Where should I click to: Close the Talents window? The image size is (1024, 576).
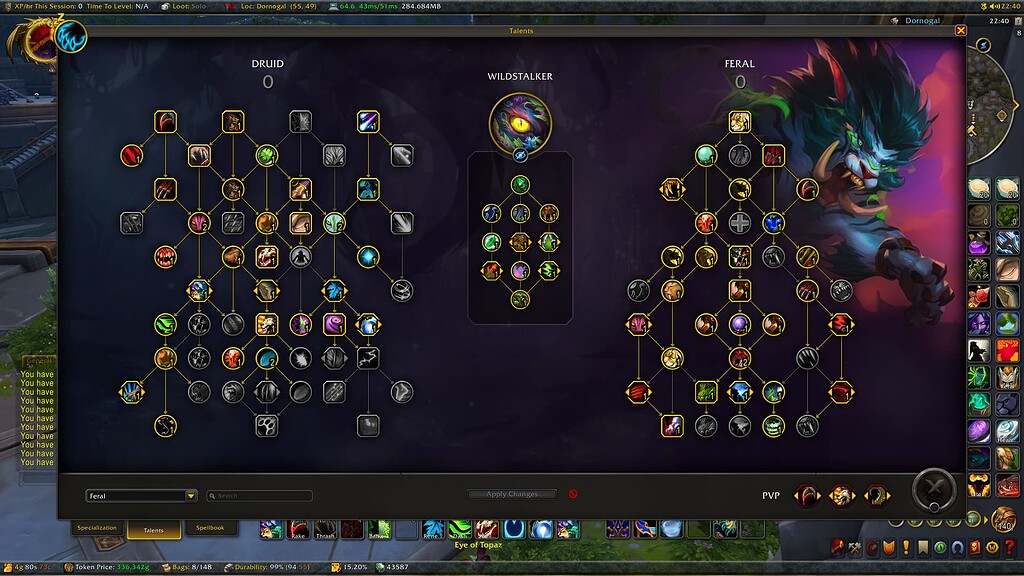pos(961,31)
